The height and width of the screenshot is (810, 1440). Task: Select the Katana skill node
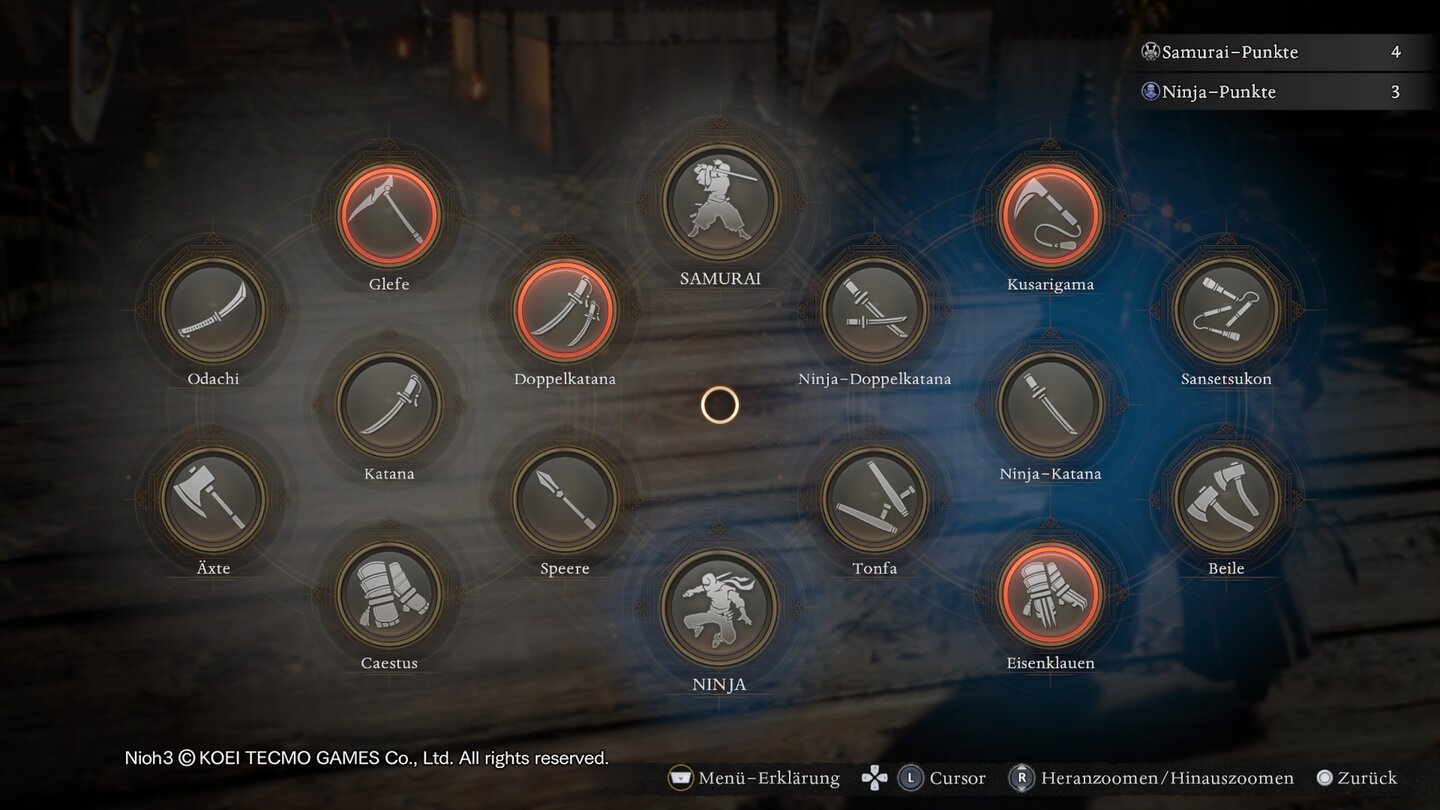point(389,404)
